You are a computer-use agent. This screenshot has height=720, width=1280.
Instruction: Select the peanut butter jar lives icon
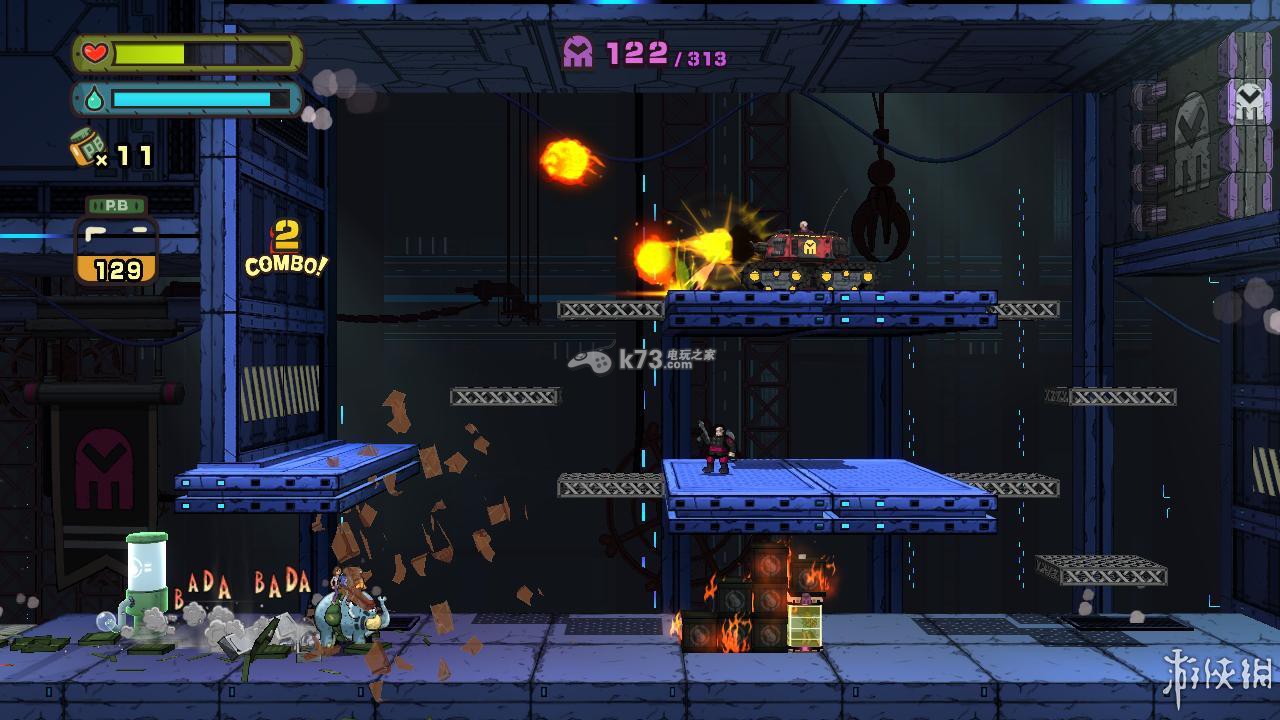[x=88, y=149]
